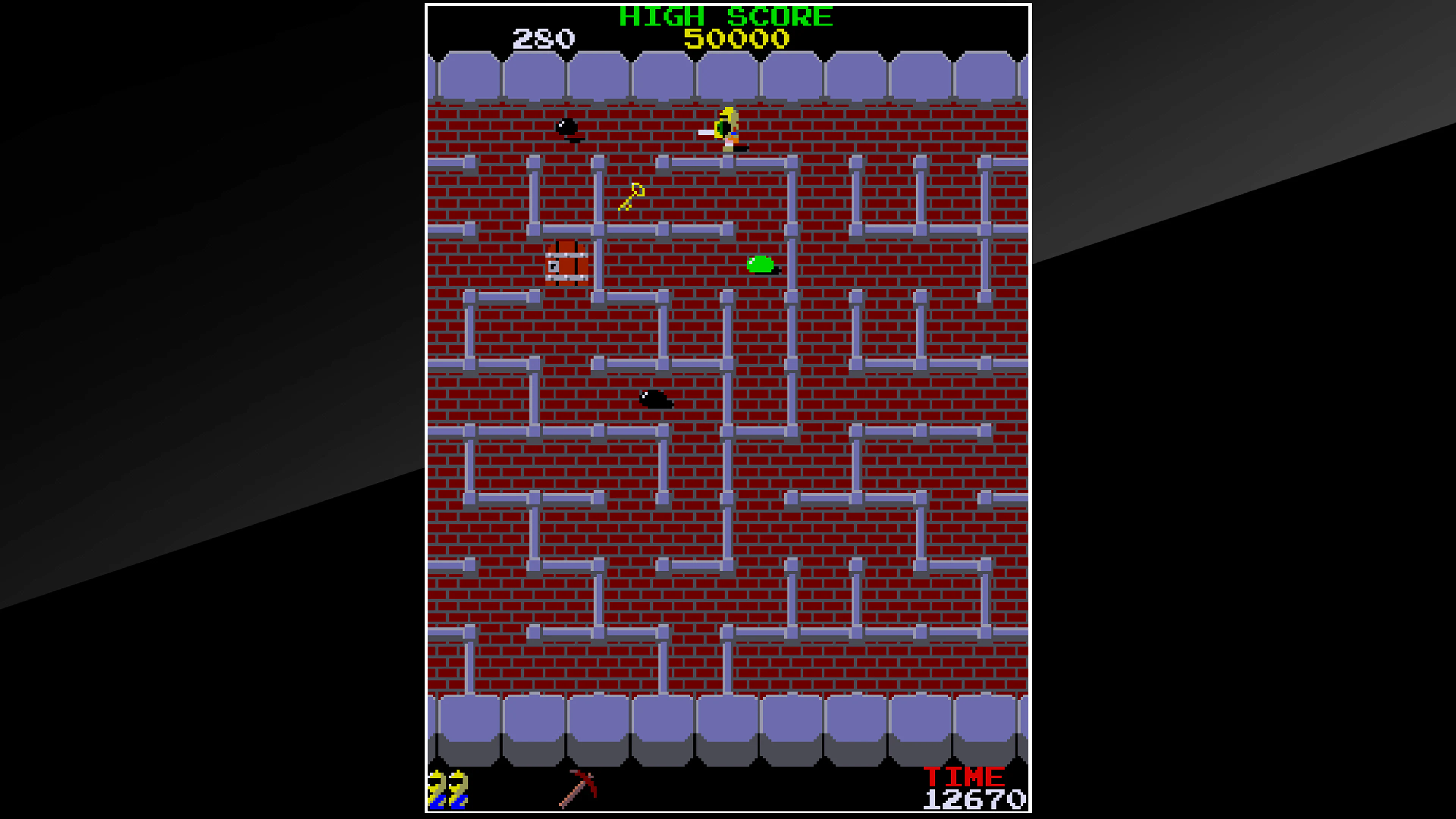Click the knight's white sword blade
Screen dimensions: 1456x819
706,133
